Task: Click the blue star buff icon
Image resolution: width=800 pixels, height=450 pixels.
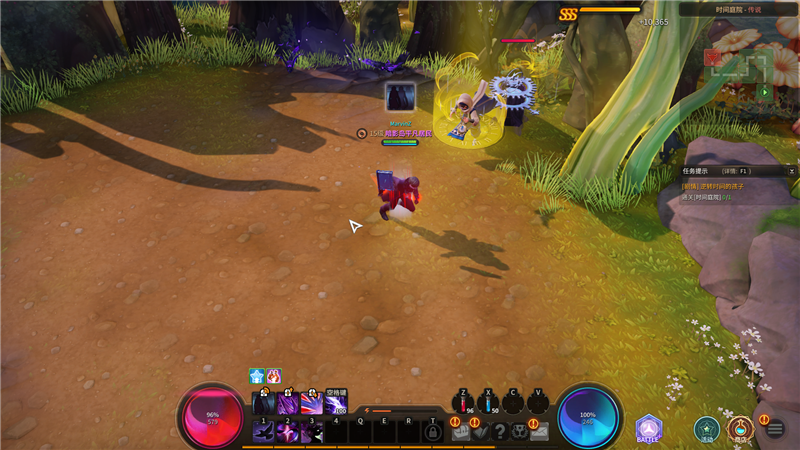Action: pos(257,376)
